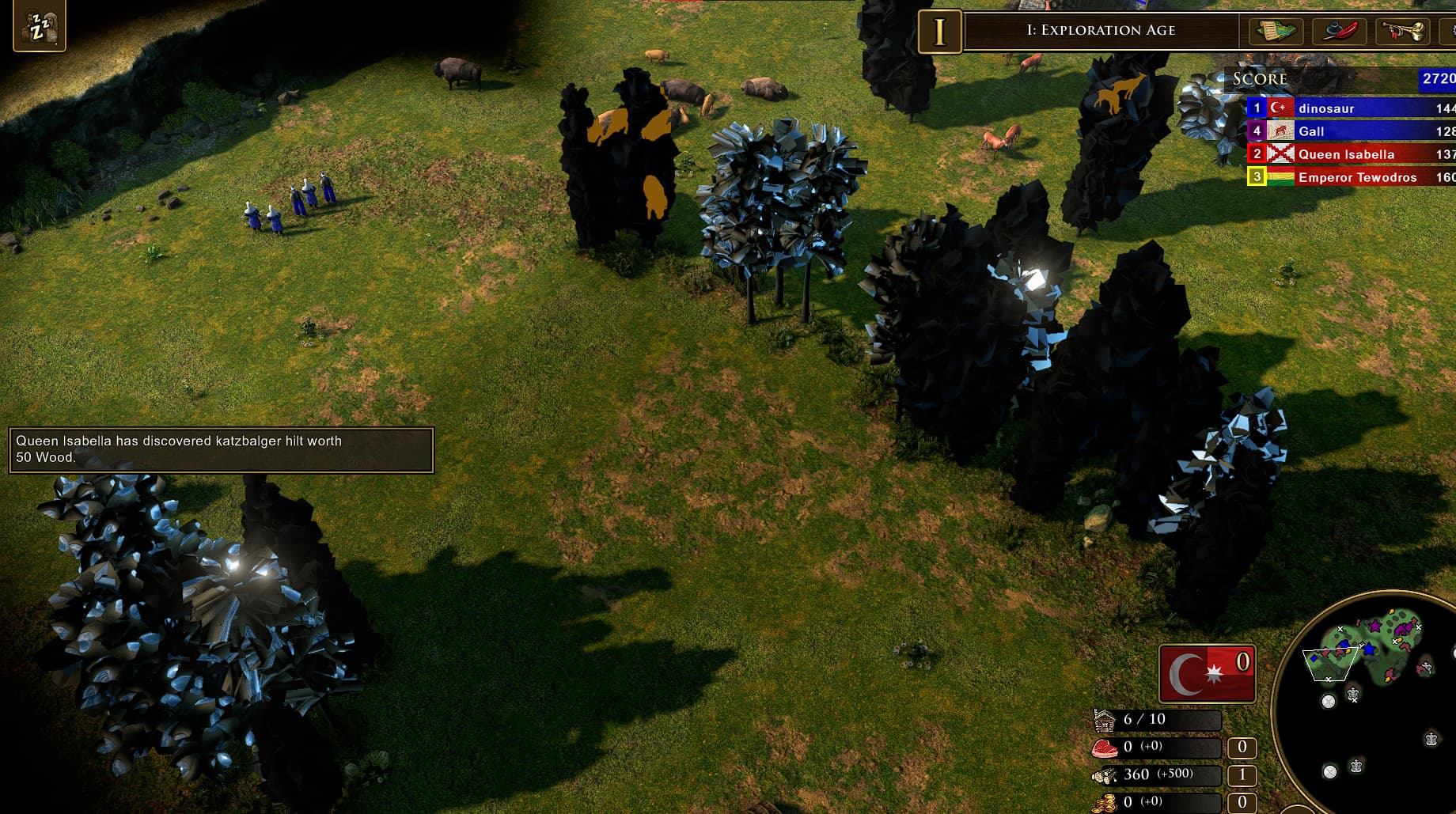Open the hat and red feather menu

coord(1339,32)
